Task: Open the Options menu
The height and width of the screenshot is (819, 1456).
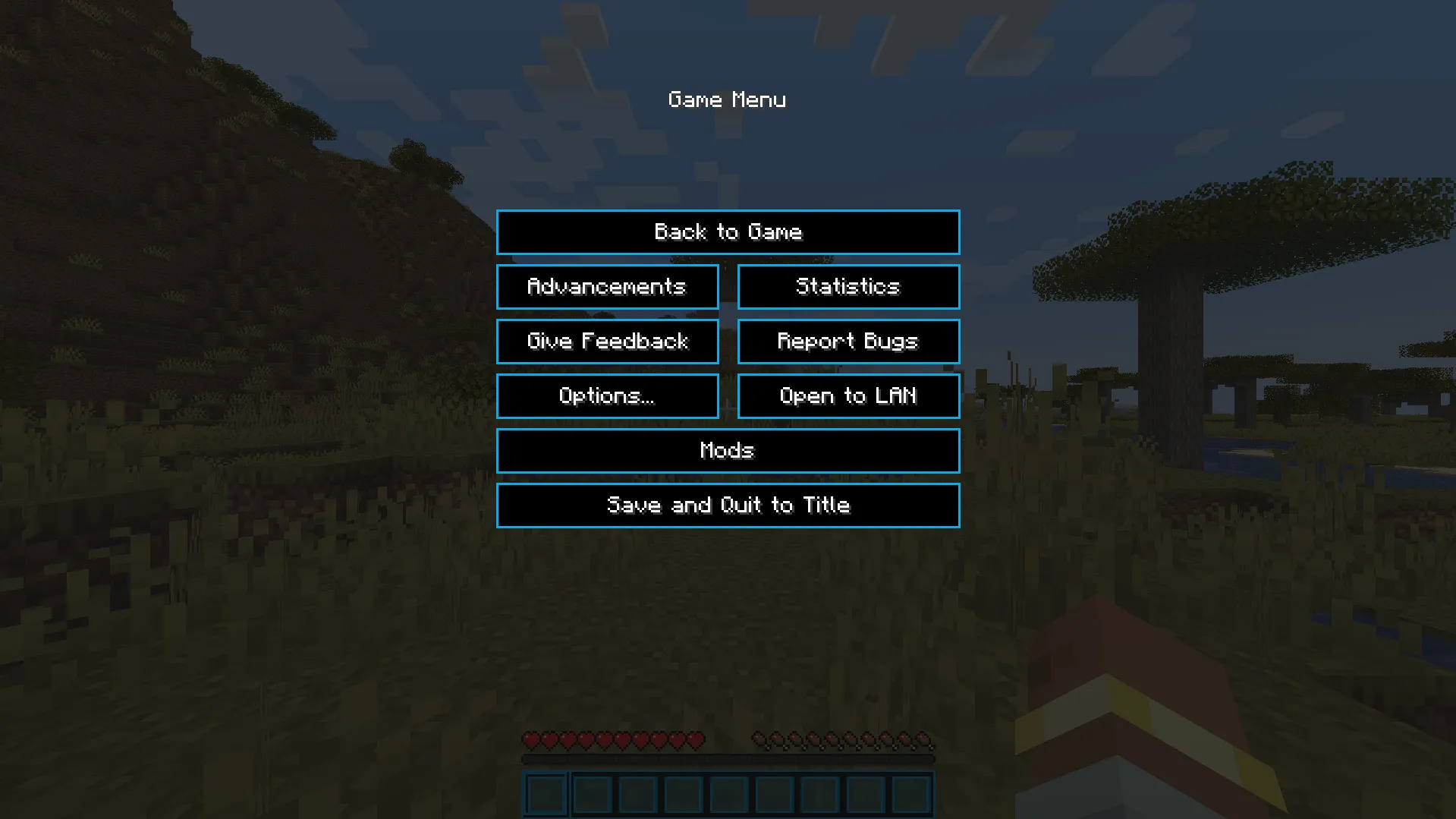Action: (x=607, y=396)
